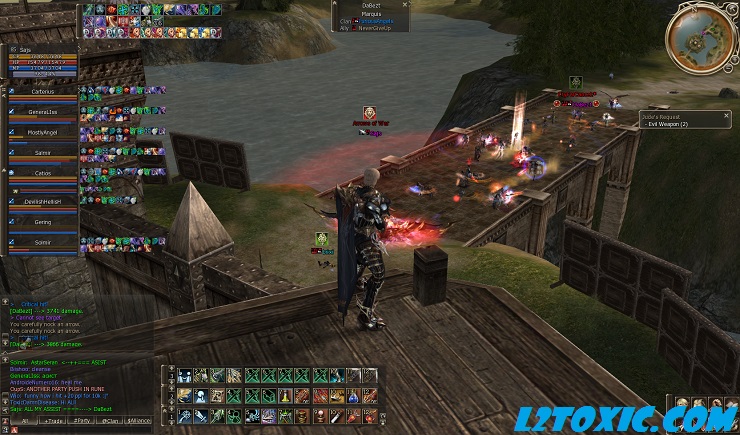Choose DevilishHellisH from the party list

(x=42, y=203)
